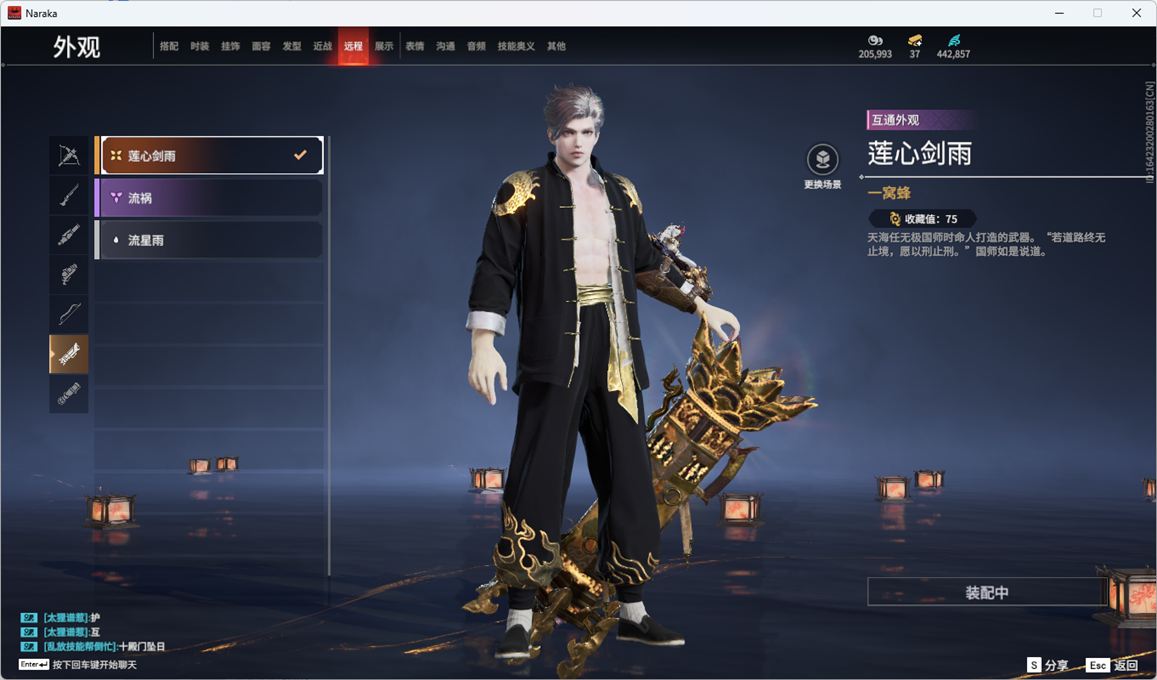Open the 时装 outfit tab
This screenshot has height=680, width=1157.
[x=200, y=46]
